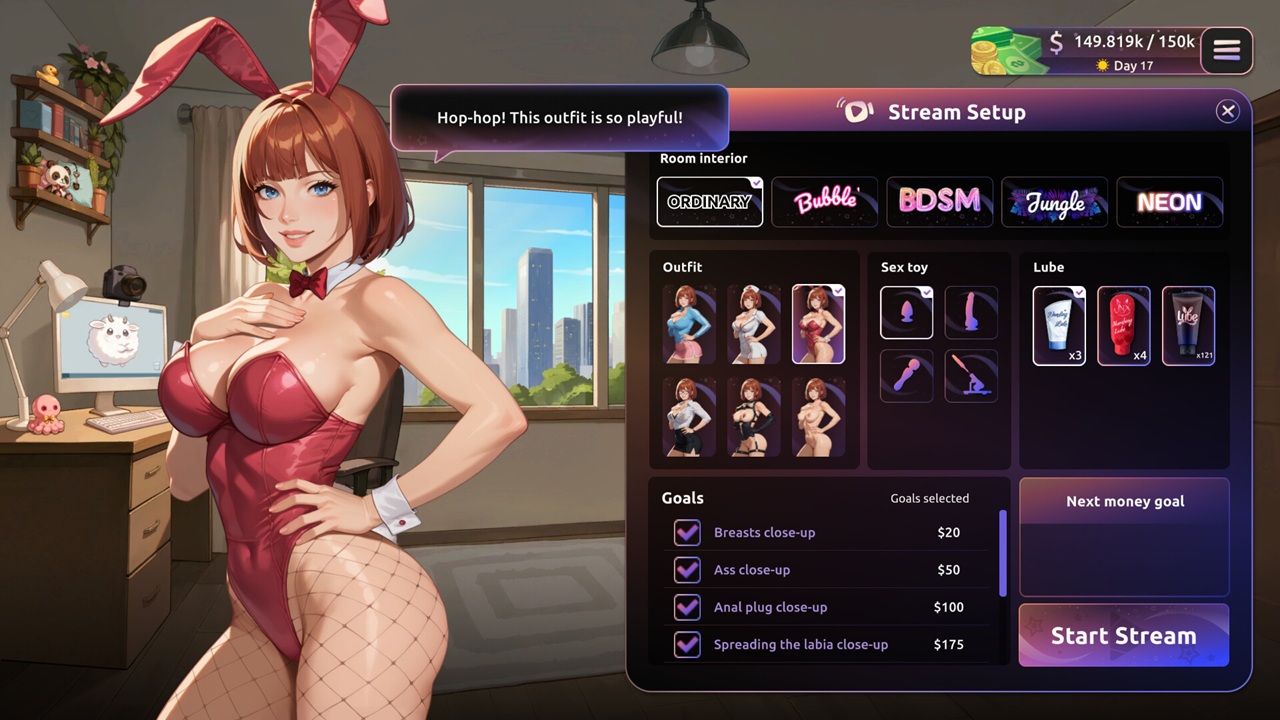This screenshot has width=1280, height=720.
Task: Select the white lube tube with x3
Action: point(1059,326)
